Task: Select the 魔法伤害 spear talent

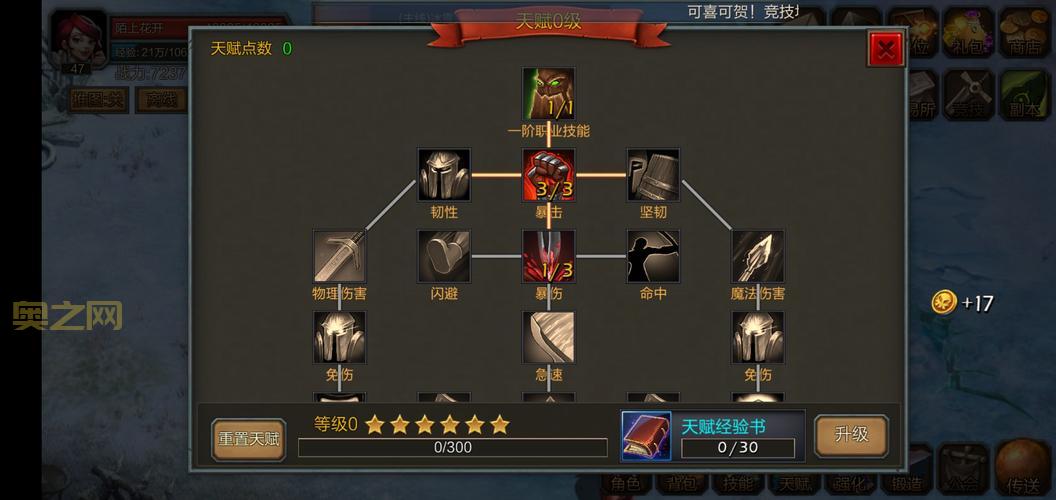Action: [x=757, y=256]
